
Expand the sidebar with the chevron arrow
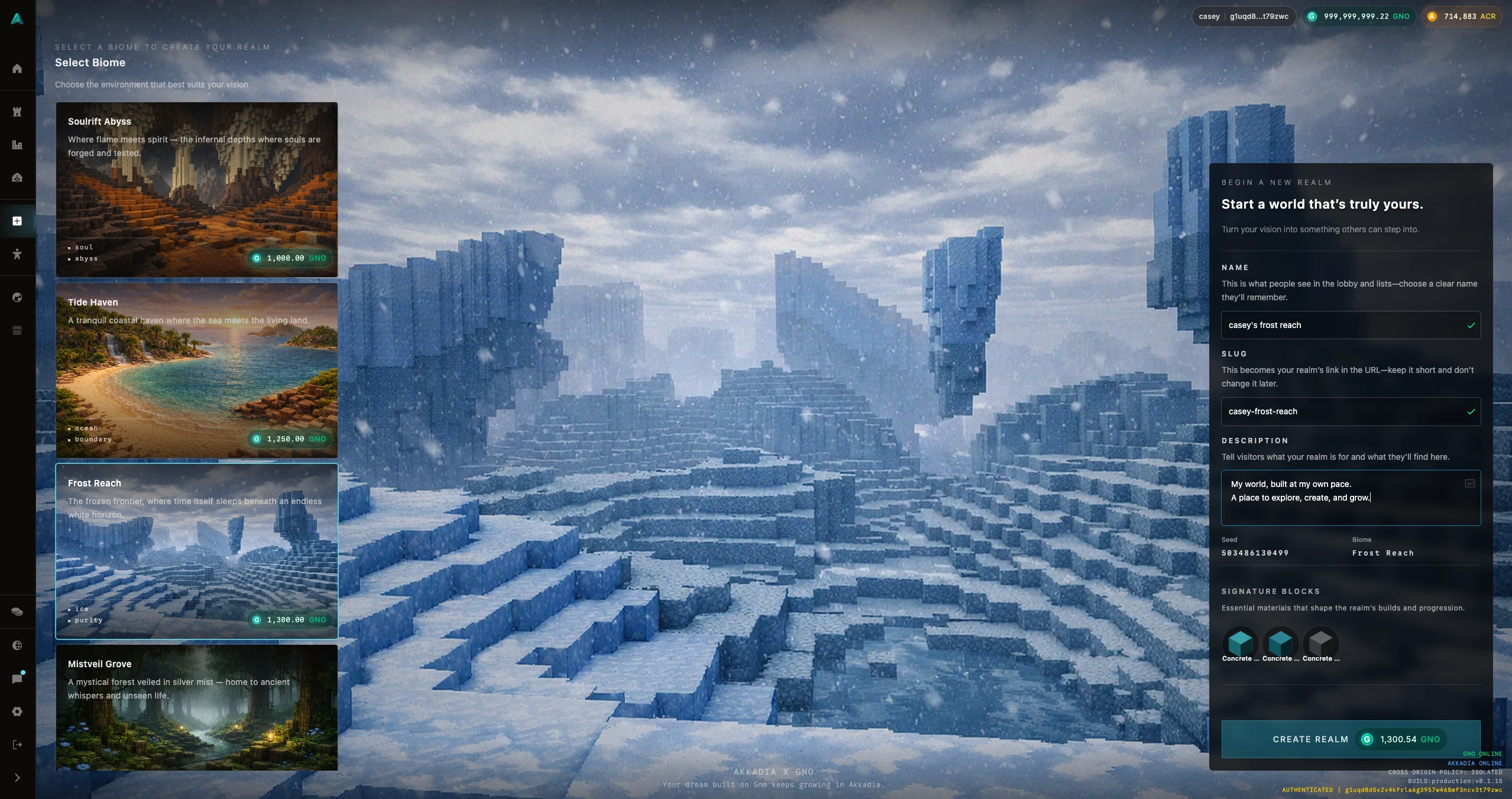(x=17, y=778)
